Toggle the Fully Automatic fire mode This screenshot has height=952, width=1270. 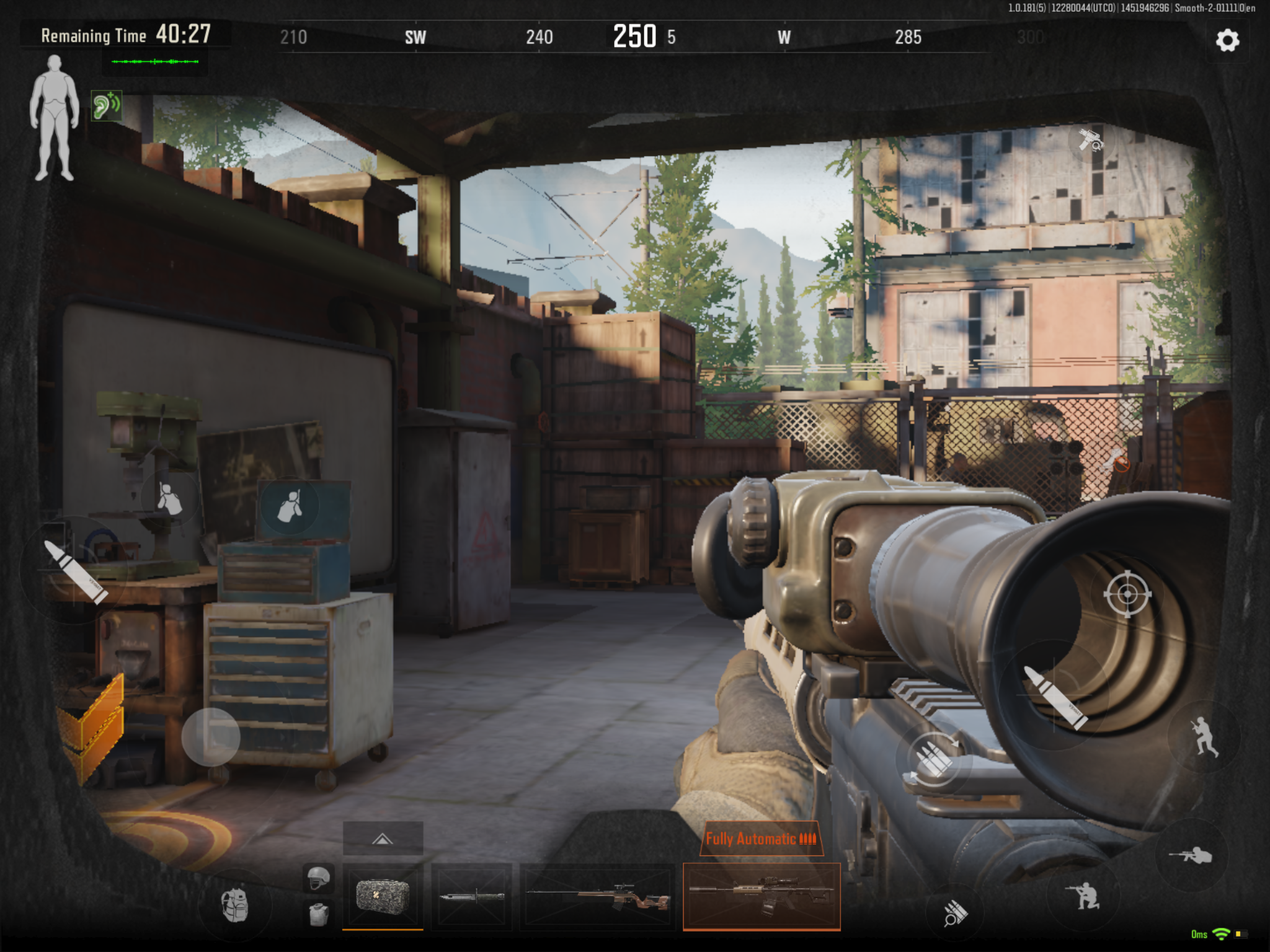point(761,839)
